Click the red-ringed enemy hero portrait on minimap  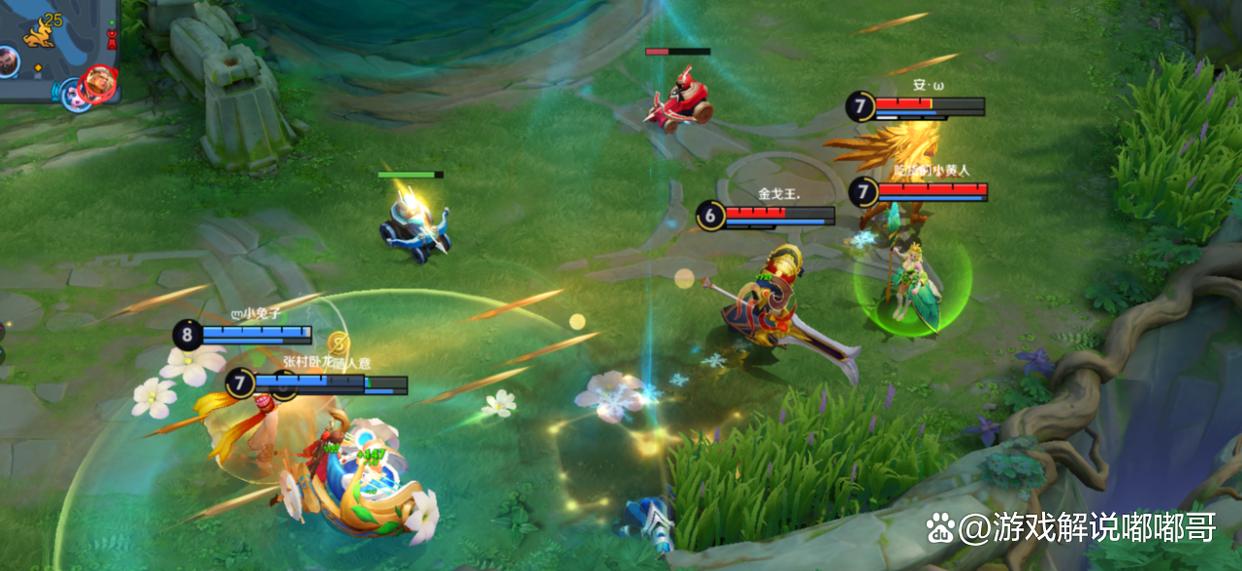tap(100, 78)
